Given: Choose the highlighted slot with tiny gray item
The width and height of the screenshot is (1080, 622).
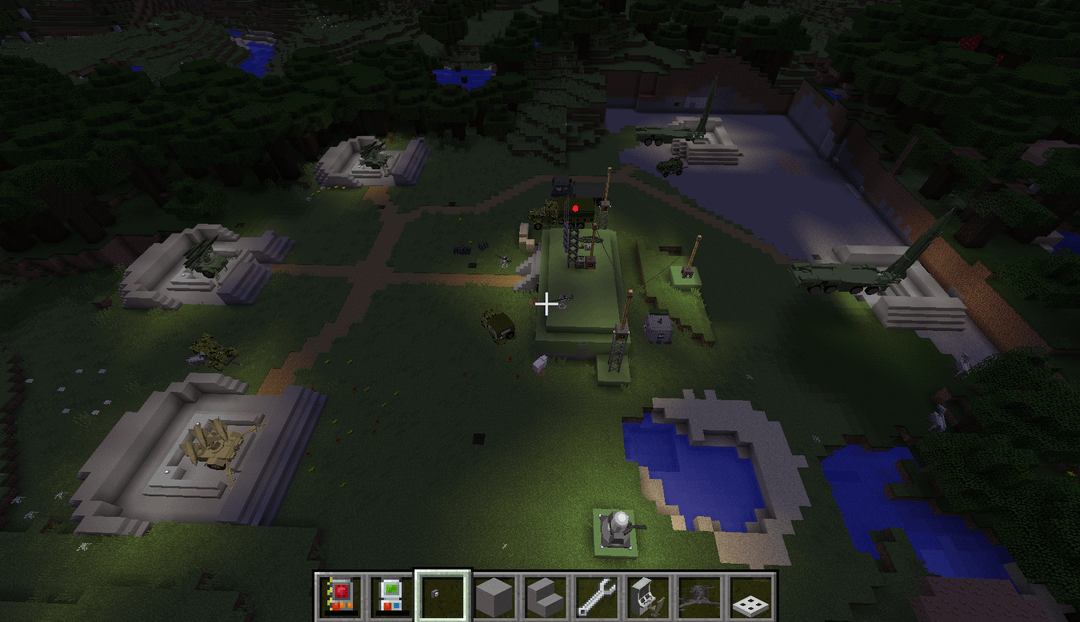Looking at the screenshot, I should tap(442, 597).
